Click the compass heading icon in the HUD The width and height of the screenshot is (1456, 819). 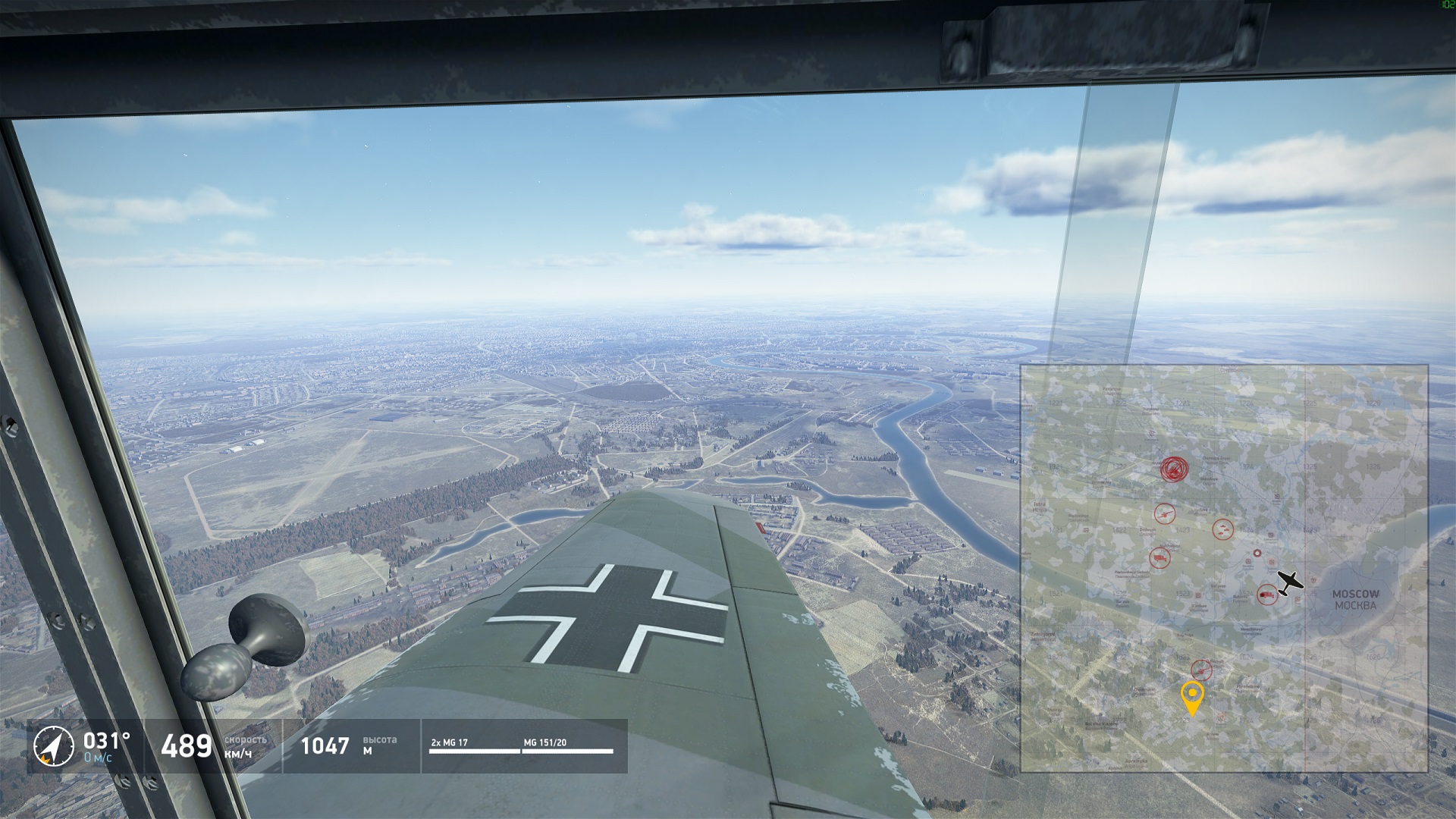[53, 746]
